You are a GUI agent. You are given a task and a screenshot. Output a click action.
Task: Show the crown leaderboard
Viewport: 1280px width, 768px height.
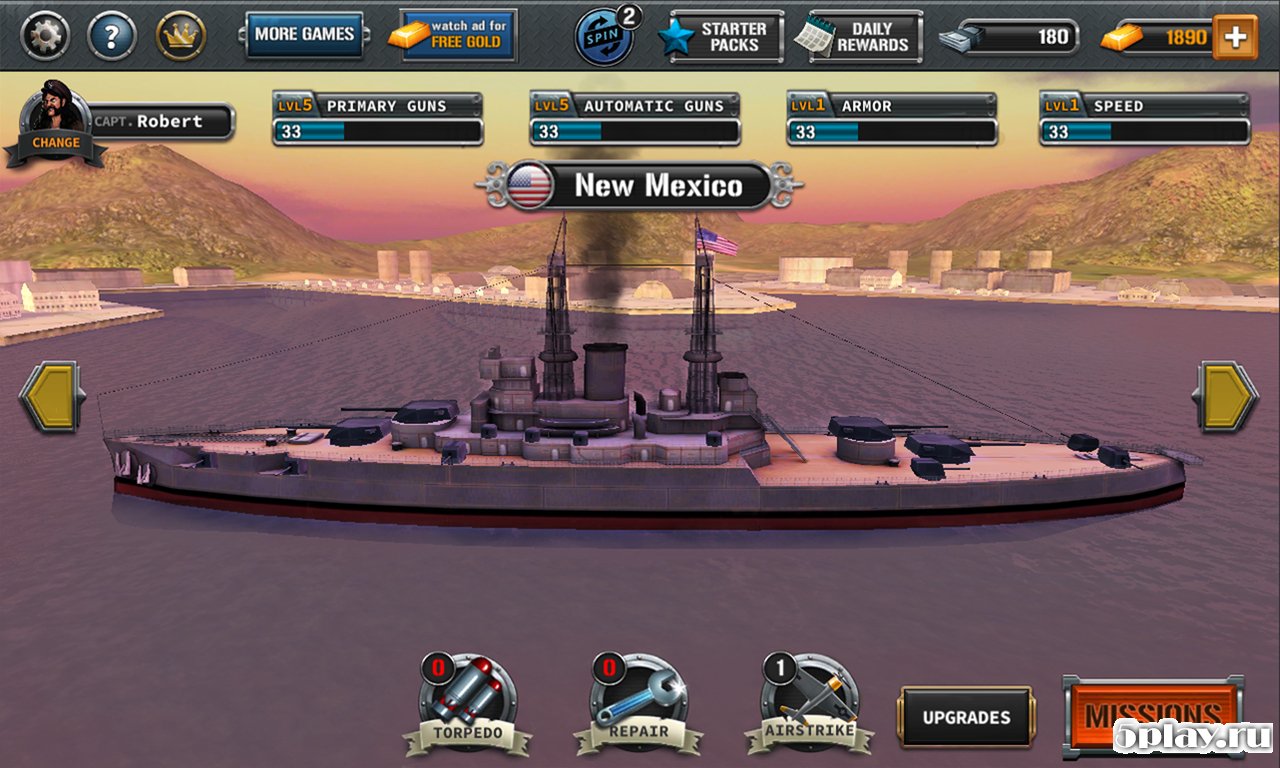coord(181,36)
